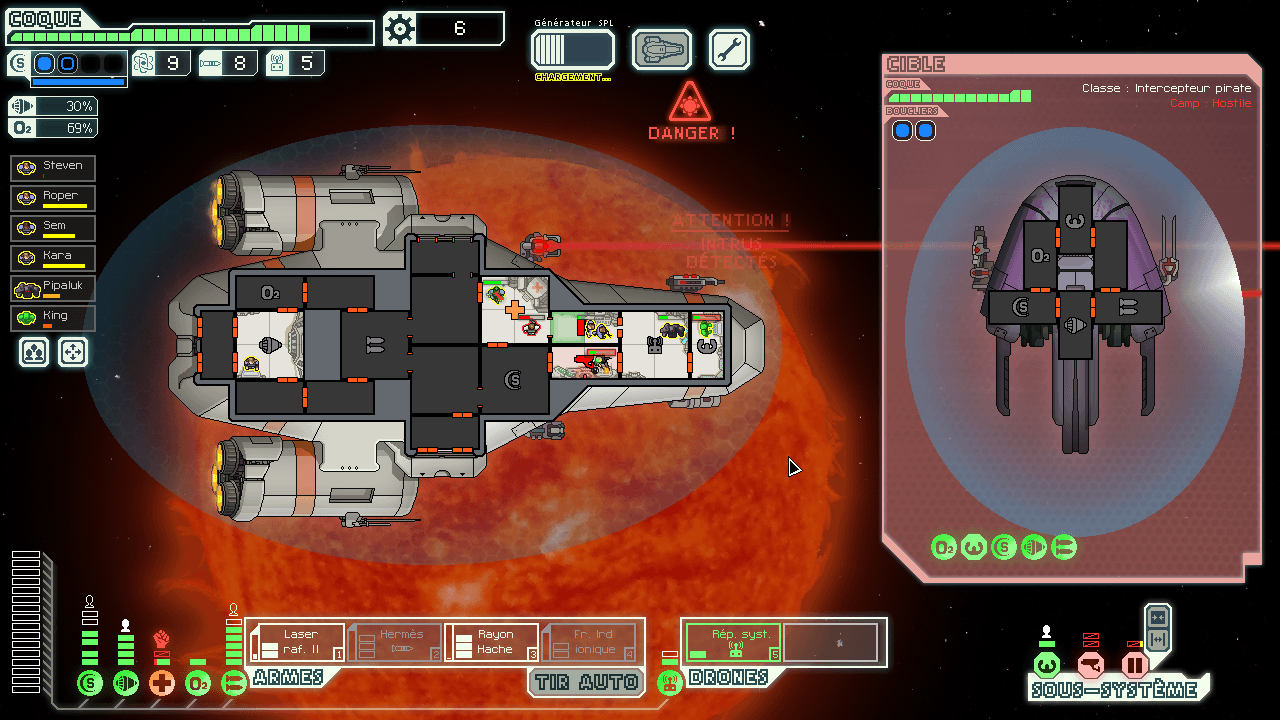Select crew member Steven
Screen dimensions: 1280x720
click(x=53, y=167)
